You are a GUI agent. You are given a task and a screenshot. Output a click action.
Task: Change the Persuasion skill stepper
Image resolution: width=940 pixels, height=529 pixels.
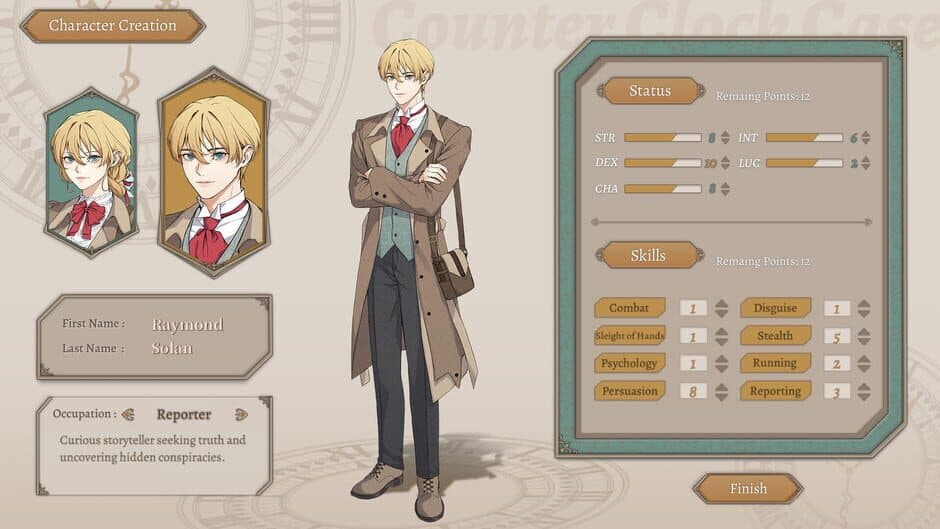click(x=722, y=391)
